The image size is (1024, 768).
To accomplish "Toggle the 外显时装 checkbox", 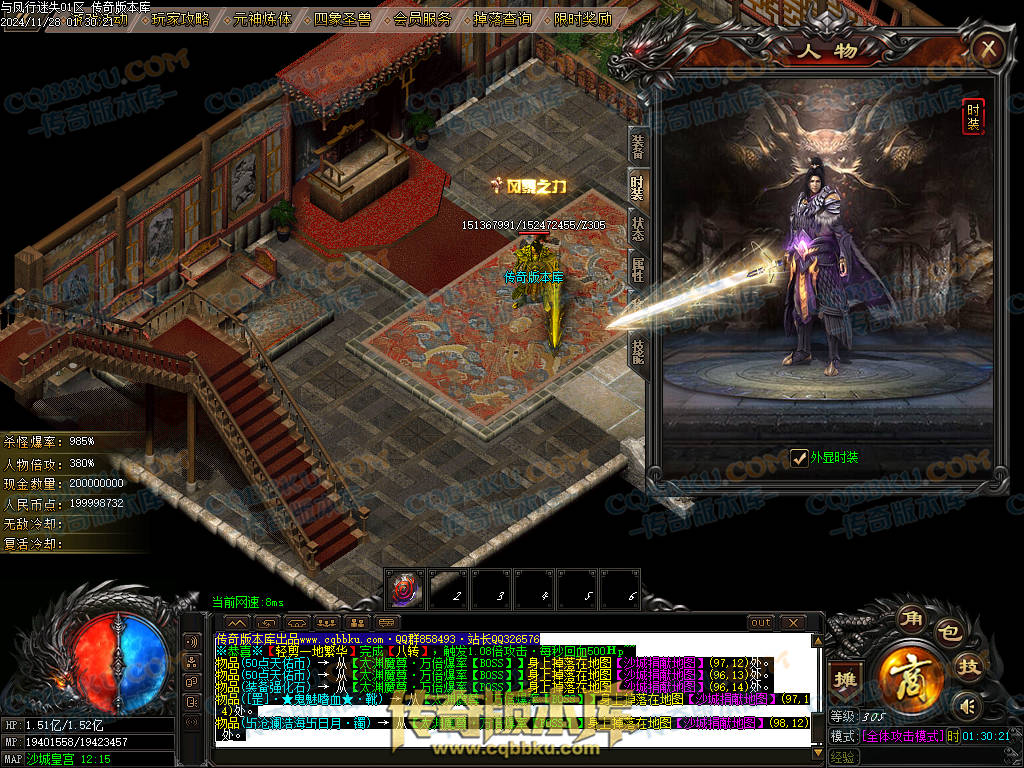I will click(799, 458).
